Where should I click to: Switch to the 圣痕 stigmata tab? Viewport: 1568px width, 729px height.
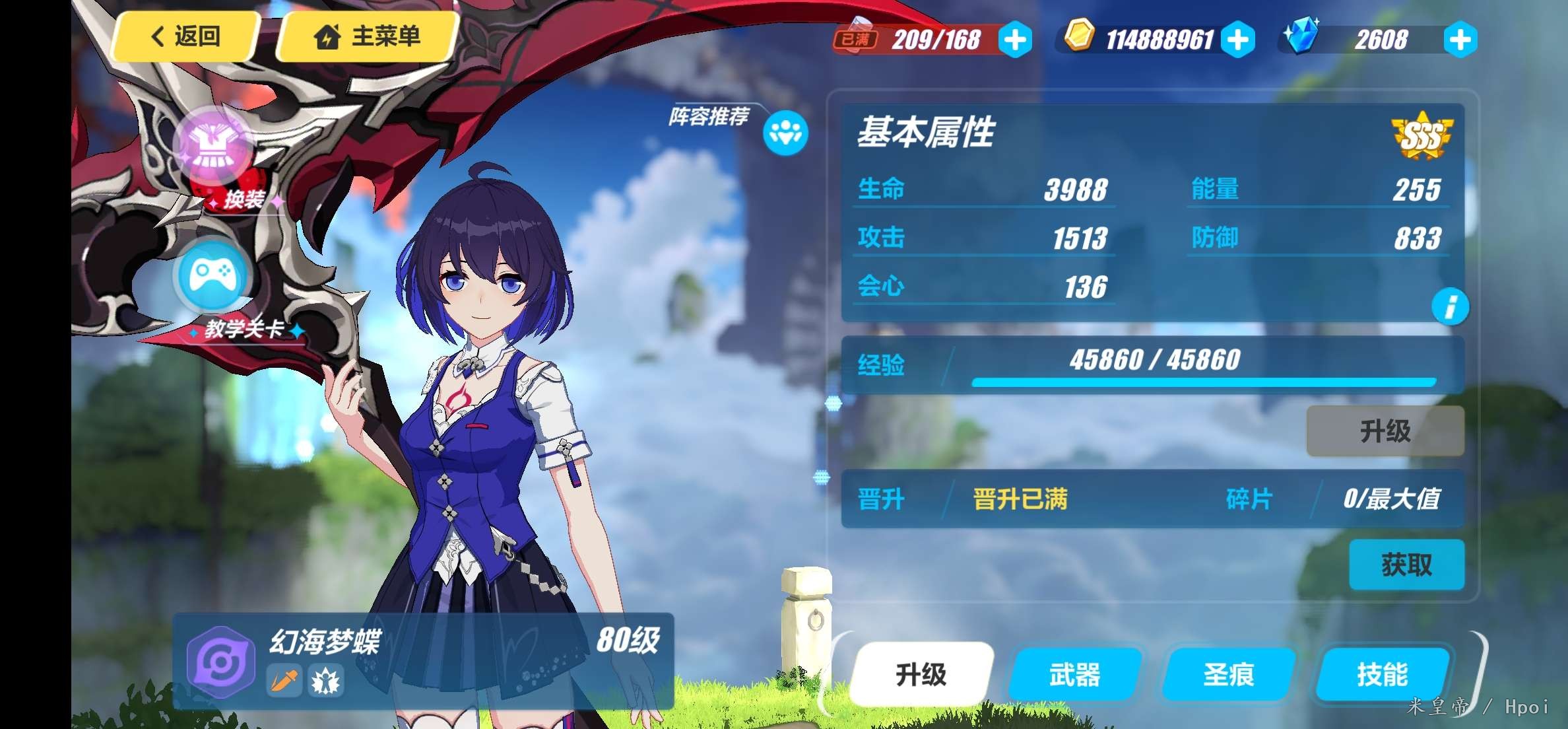coord(1228,674)
